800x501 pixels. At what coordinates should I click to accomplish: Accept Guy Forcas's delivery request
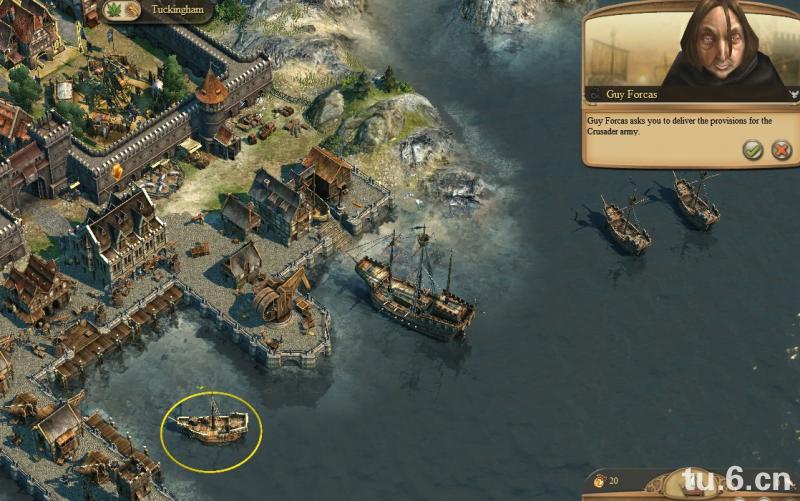coord(752,150)
